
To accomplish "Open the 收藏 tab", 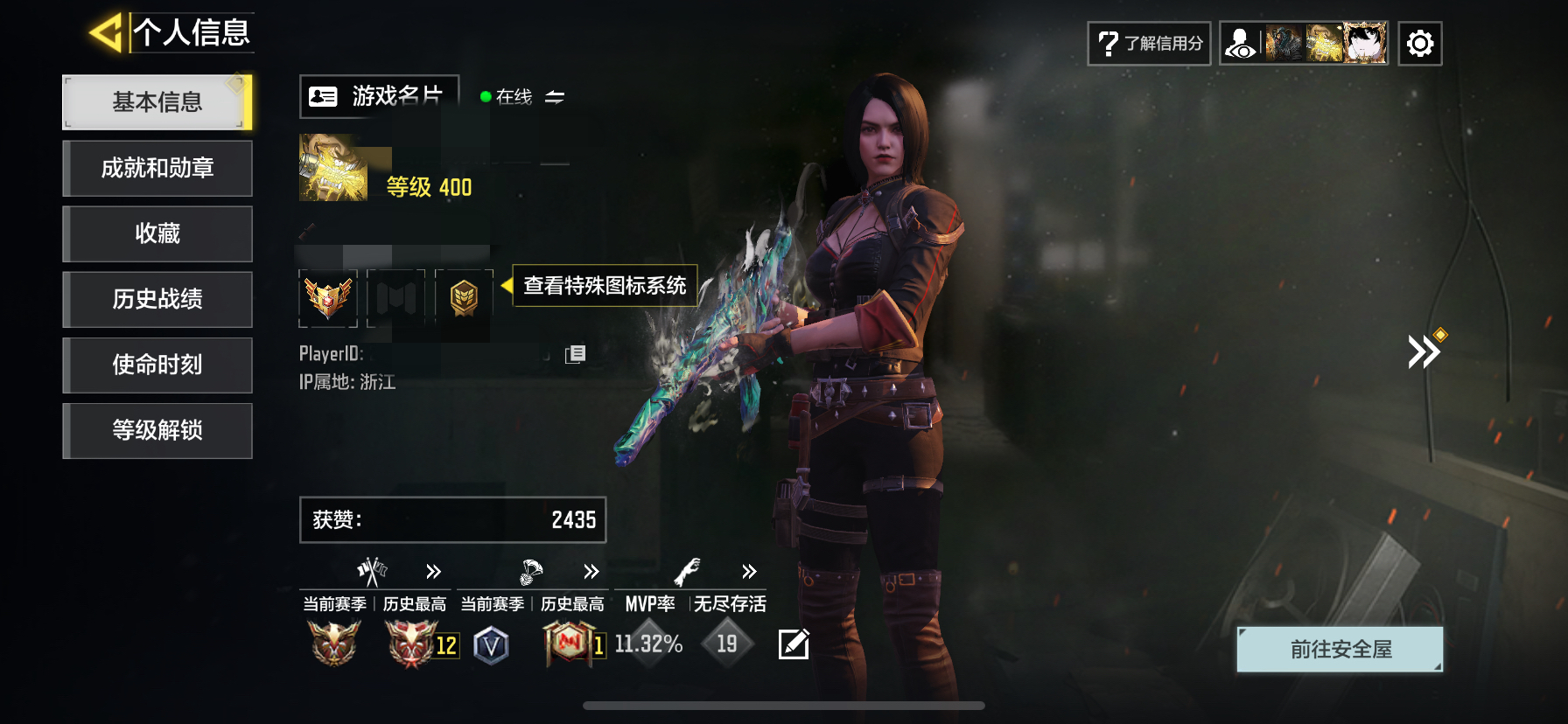I will (157, 233).
